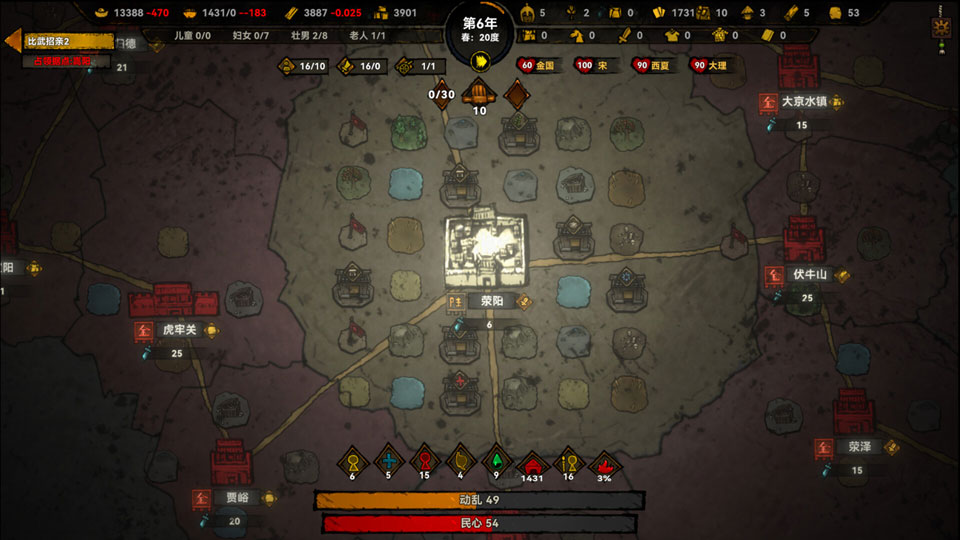Select the 荥阳 city label
Image resolution: width=960 pixels, height=540 pixels.
tap(491, 301)
